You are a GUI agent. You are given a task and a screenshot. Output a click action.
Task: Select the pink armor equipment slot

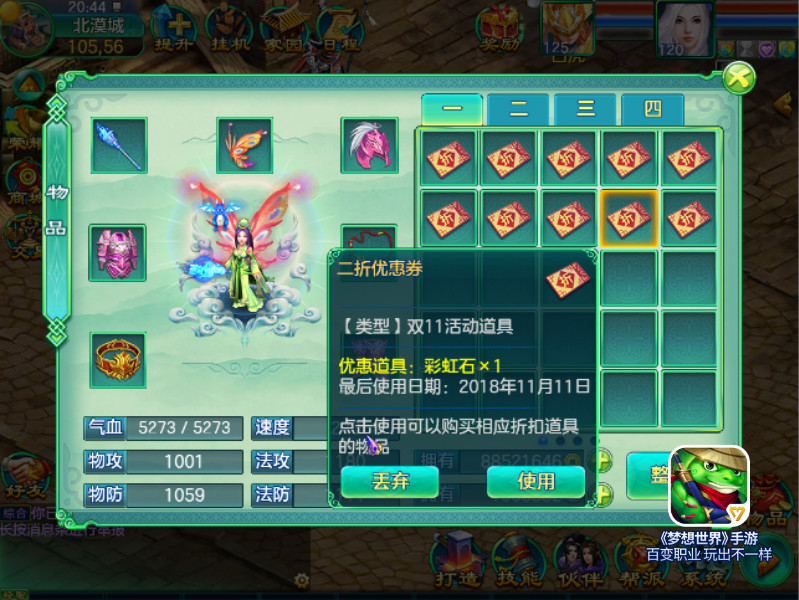(x=119, y=253)
